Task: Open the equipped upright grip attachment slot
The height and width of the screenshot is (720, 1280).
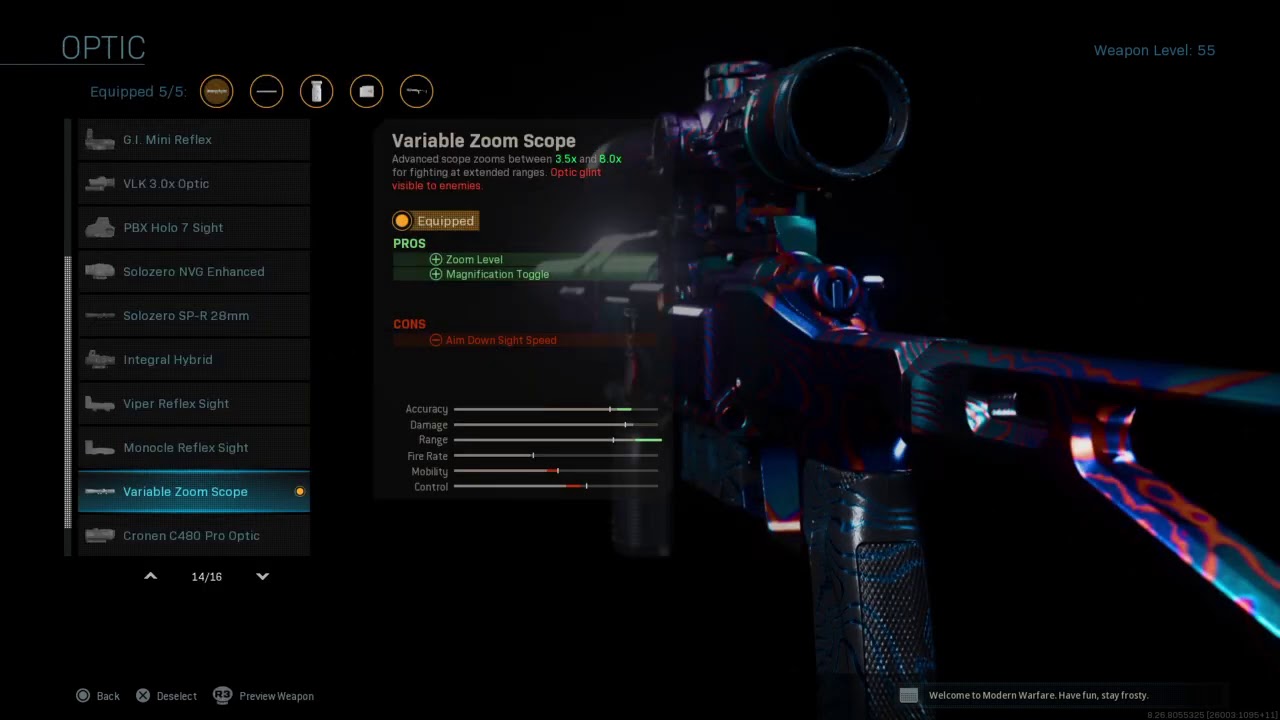Action: [317, 92]
